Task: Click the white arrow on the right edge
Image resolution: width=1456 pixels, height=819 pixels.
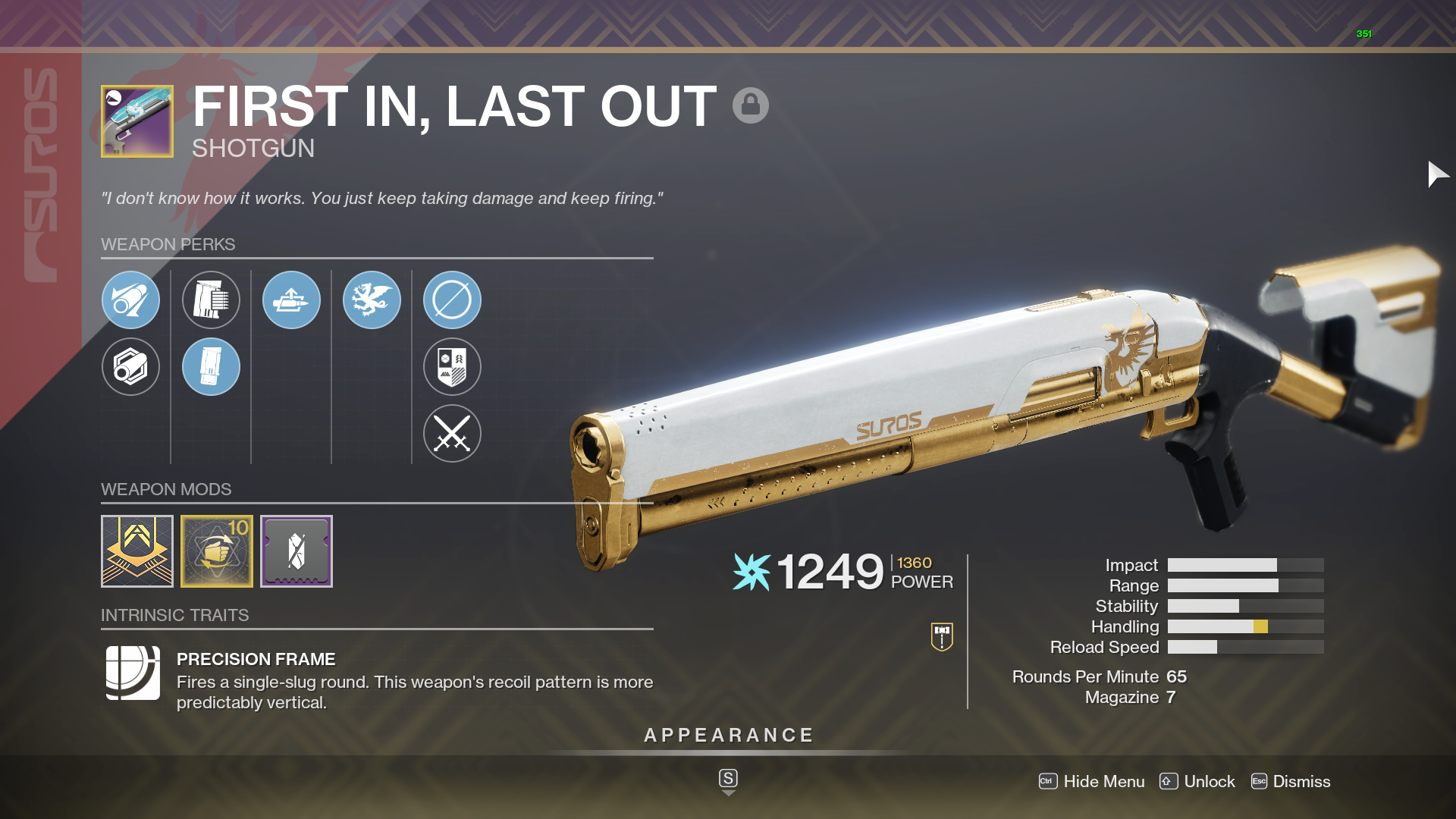Action: point(1438,173)
